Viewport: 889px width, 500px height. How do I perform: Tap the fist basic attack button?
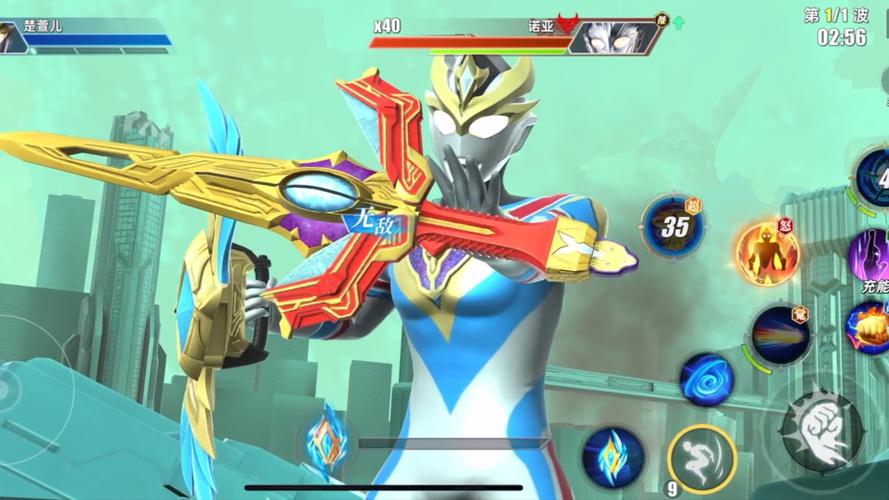tap(822, 431)
